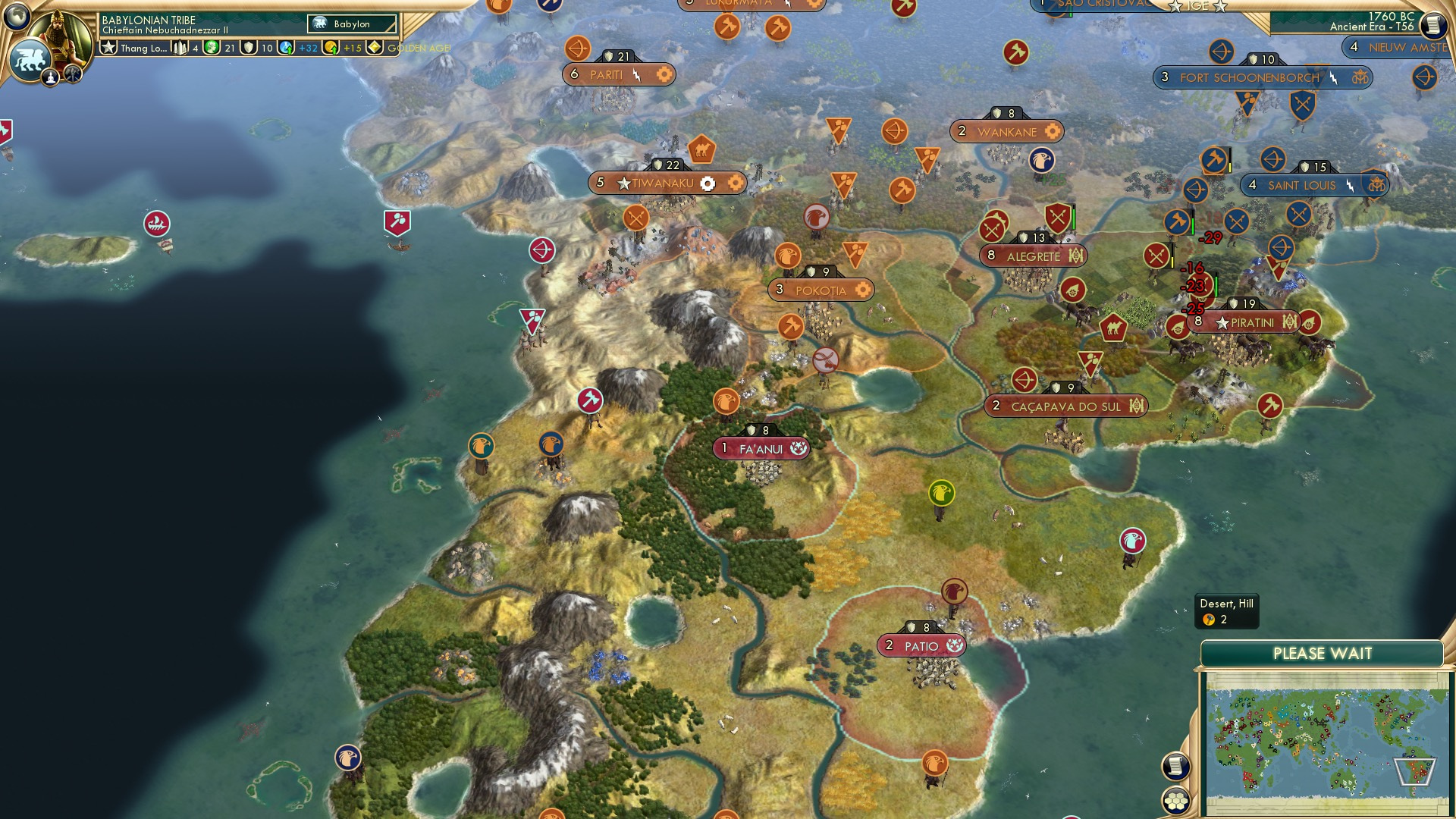Expand the Fa'anui city banner
This screenshot has width=1456, height=819.
[758, 448]
